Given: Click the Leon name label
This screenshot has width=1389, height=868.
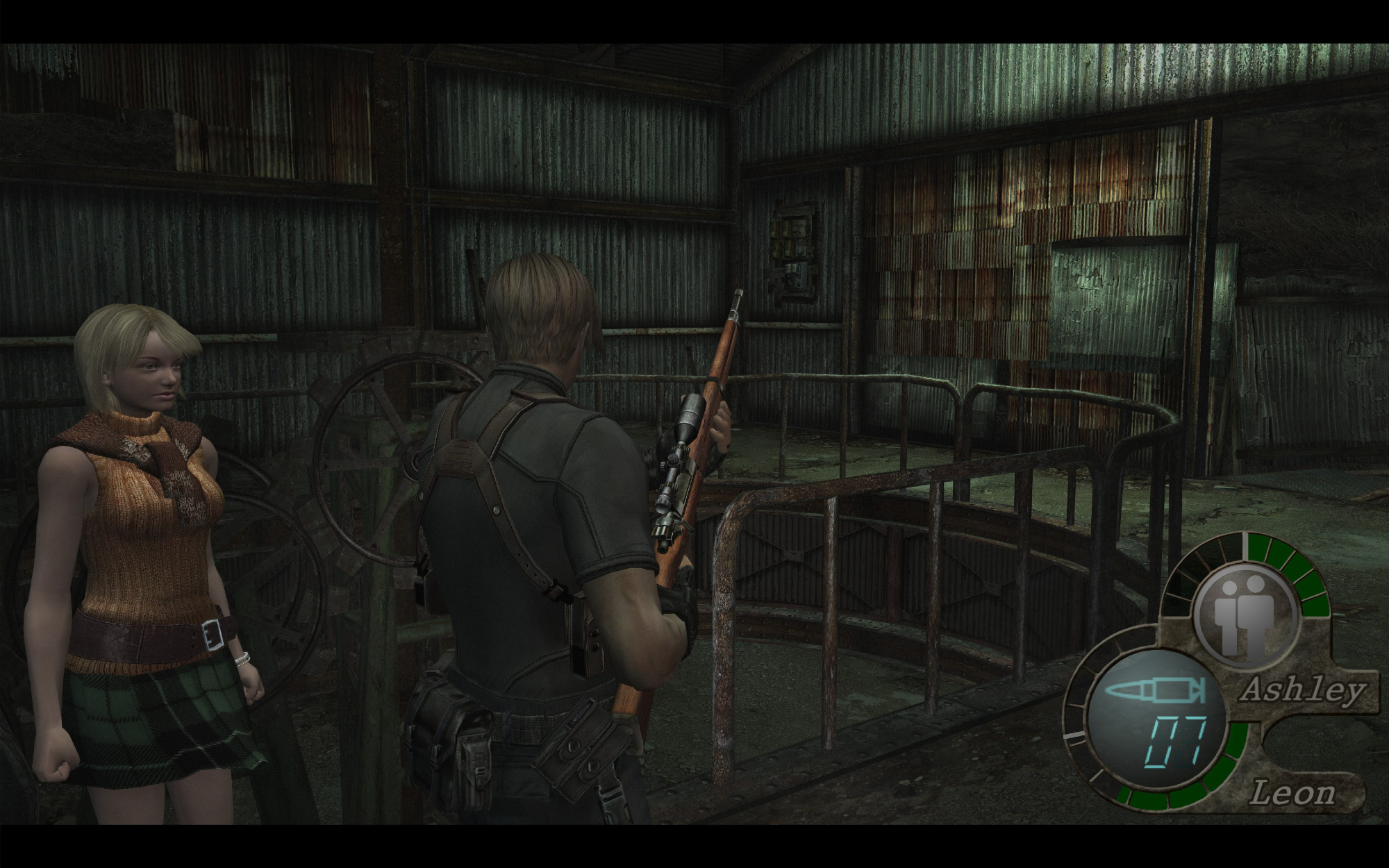Looking at the screenshot, I should click(x=1292, y=793).
